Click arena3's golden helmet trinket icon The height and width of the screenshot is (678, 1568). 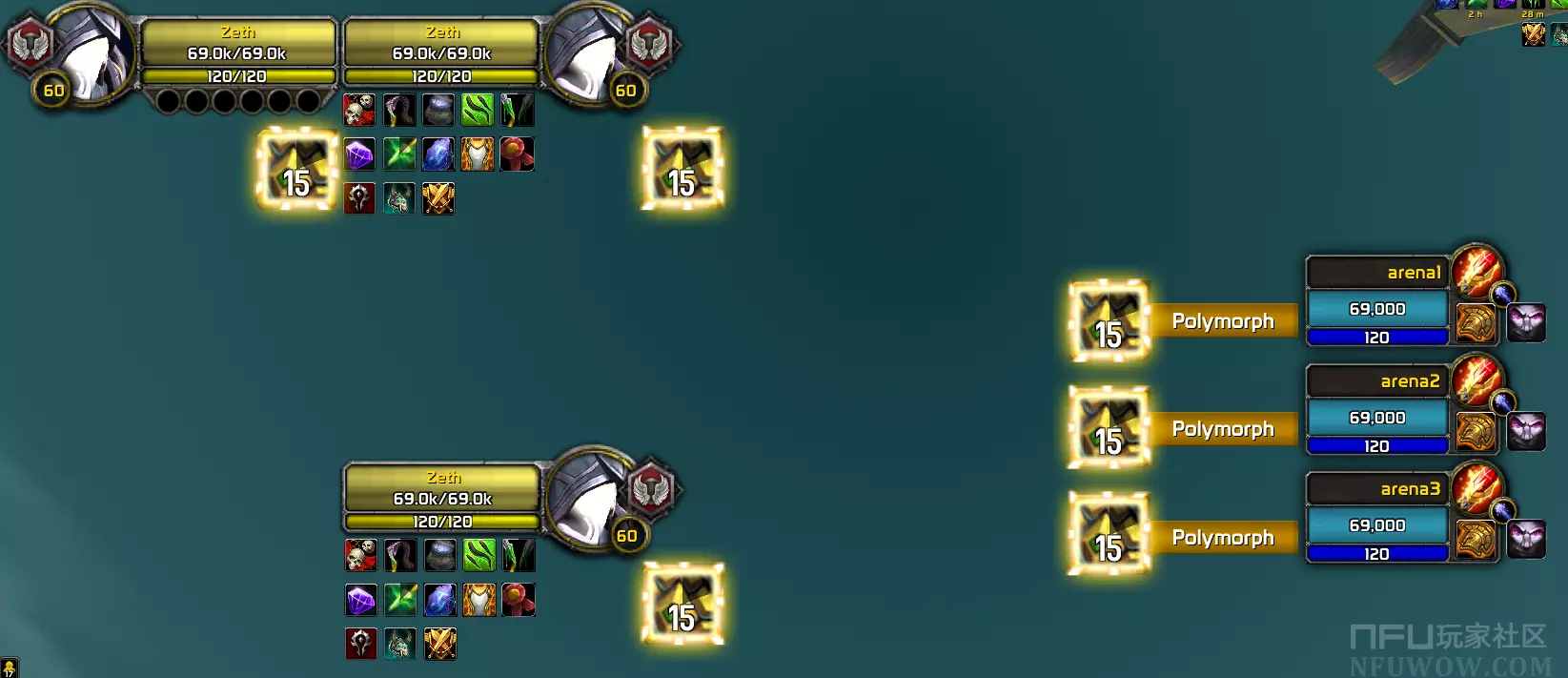click(1476, 539)
